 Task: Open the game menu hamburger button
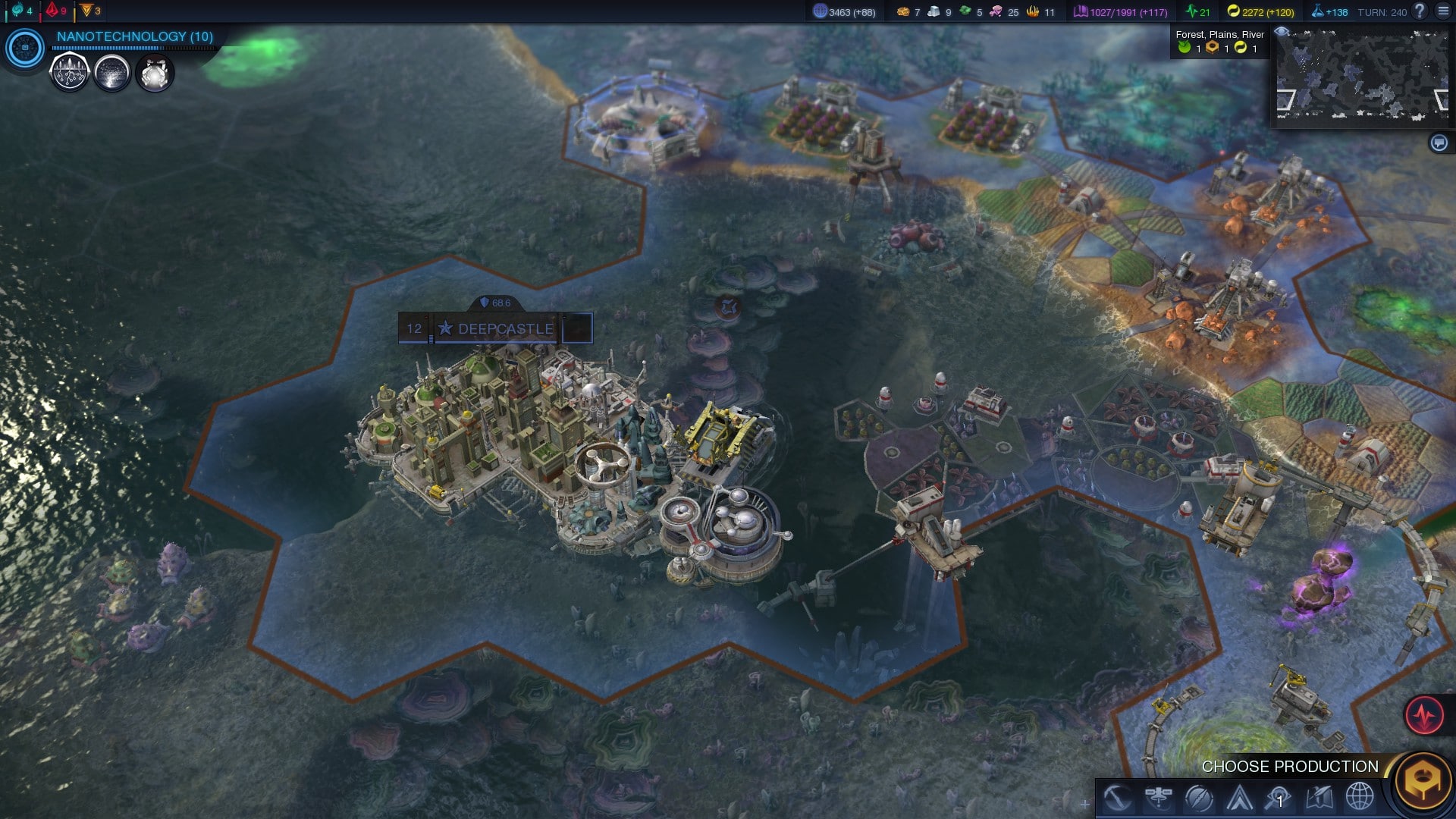coord(1443,11)
